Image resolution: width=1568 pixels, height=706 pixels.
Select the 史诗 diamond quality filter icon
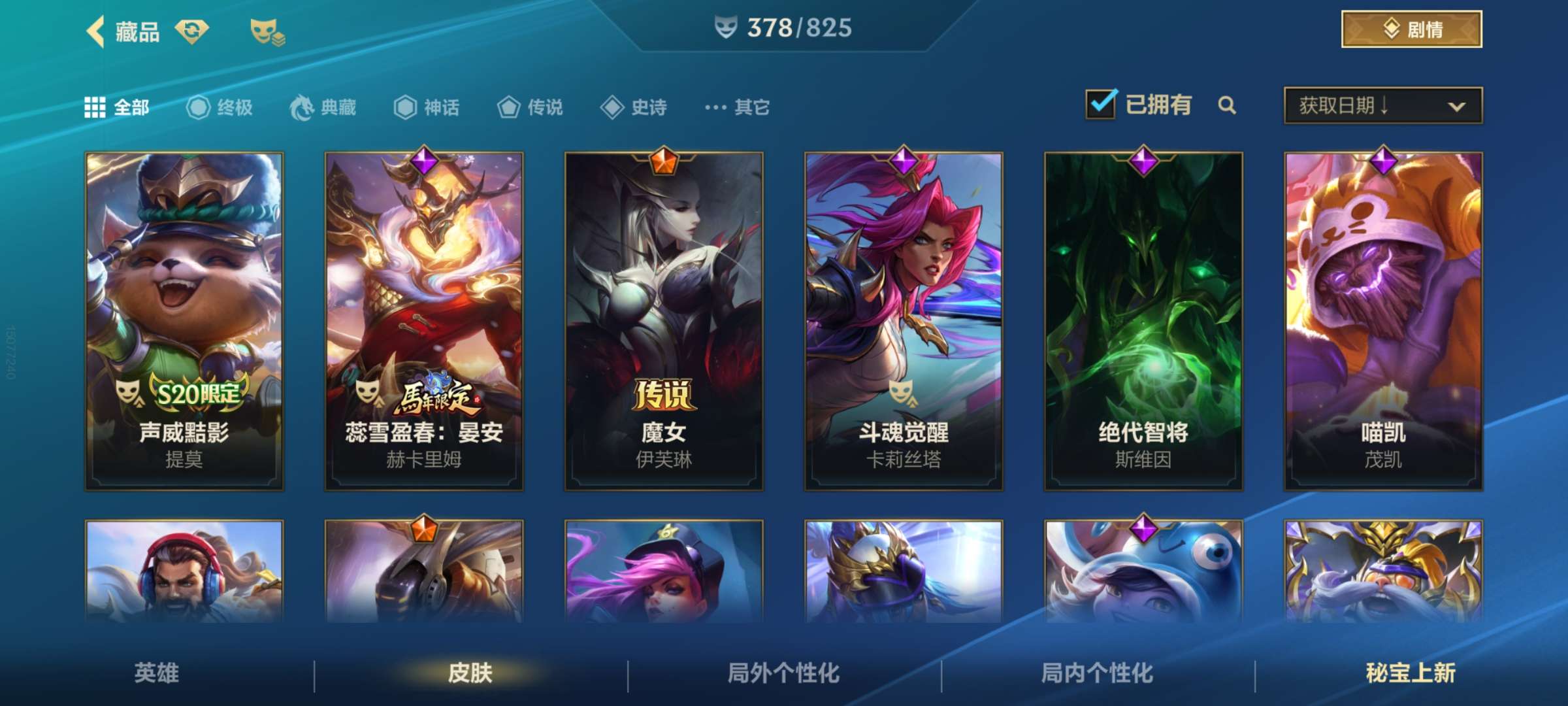[613, 108]
